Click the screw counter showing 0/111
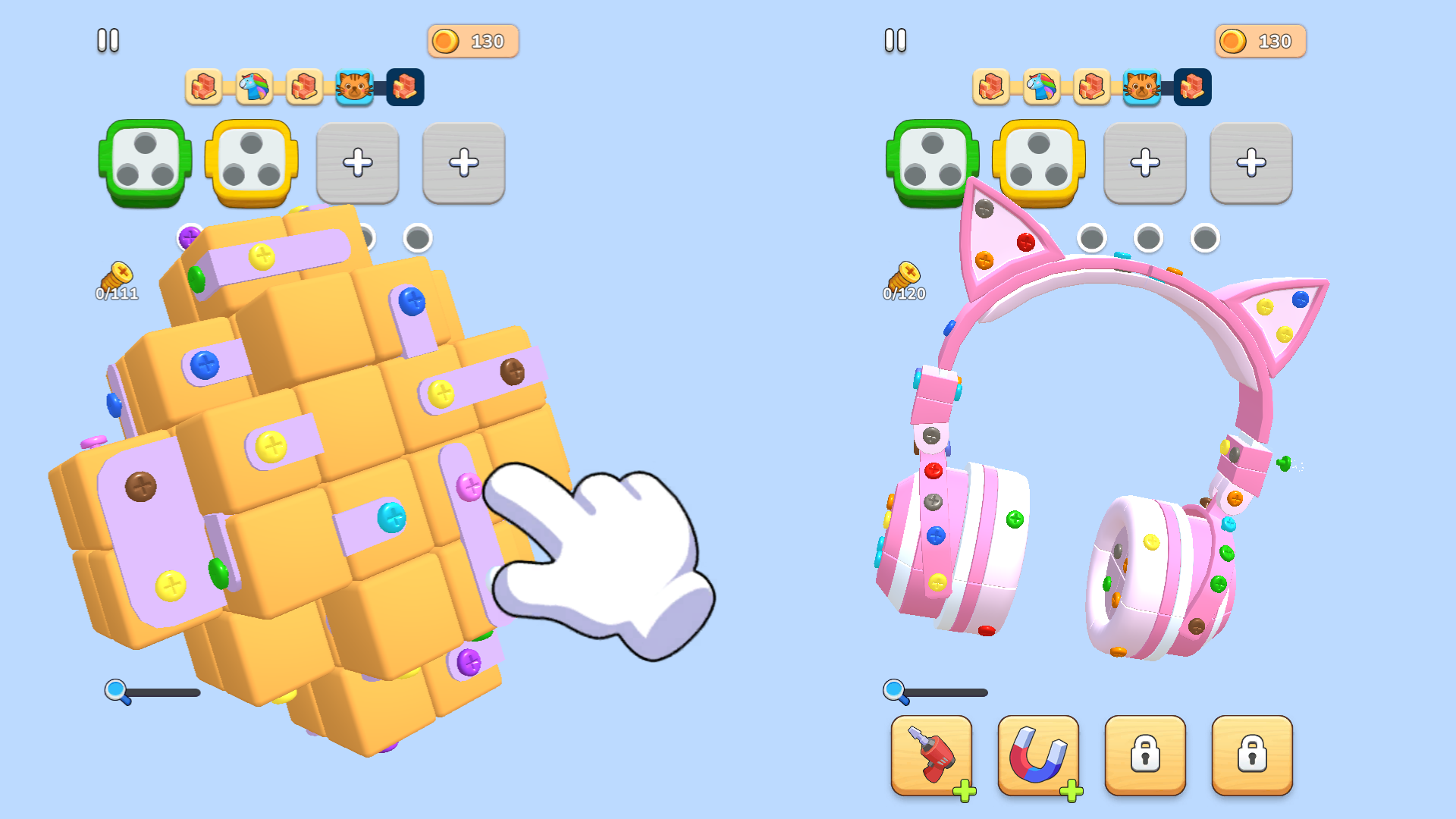 click(115, 281)
